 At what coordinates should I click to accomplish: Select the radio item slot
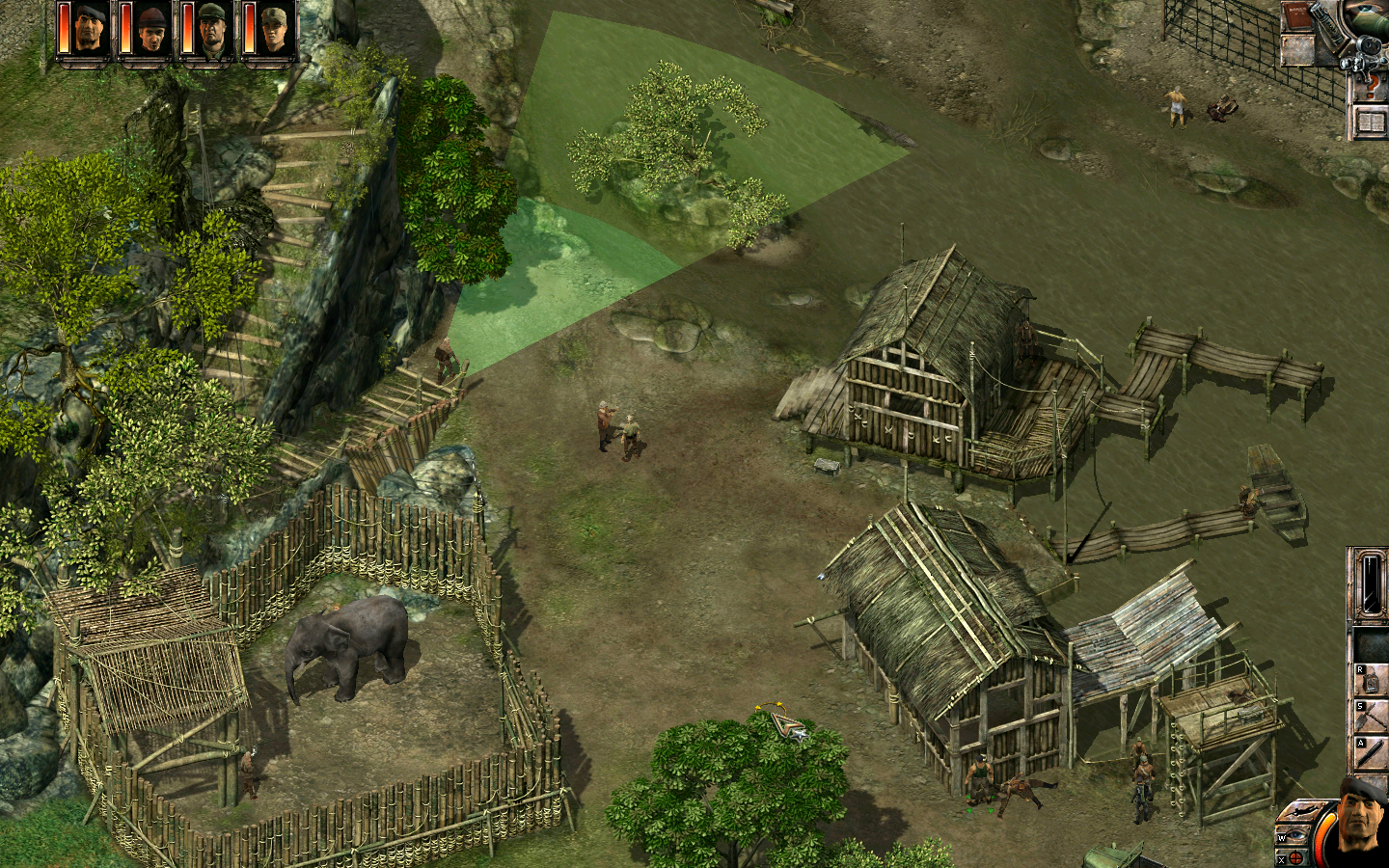[x=1372, y=680]
